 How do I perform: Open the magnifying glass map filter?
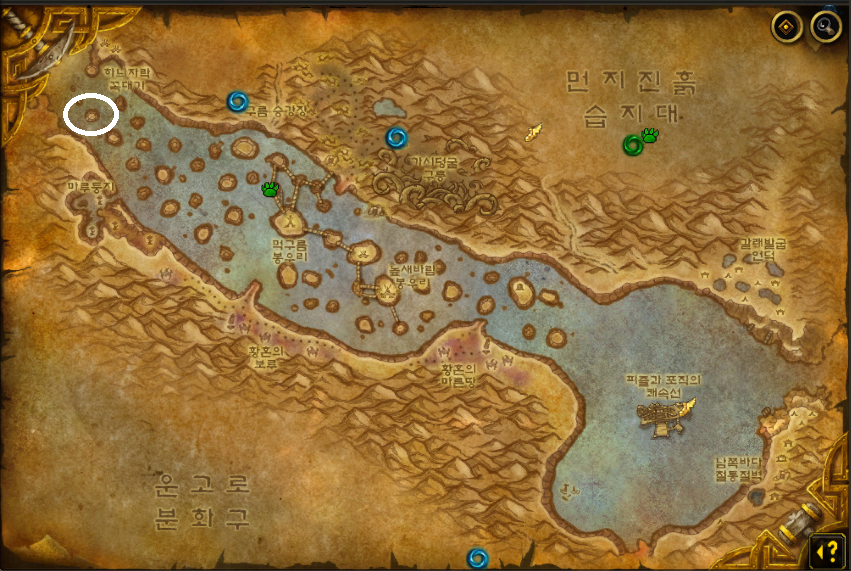click(825, 26)
